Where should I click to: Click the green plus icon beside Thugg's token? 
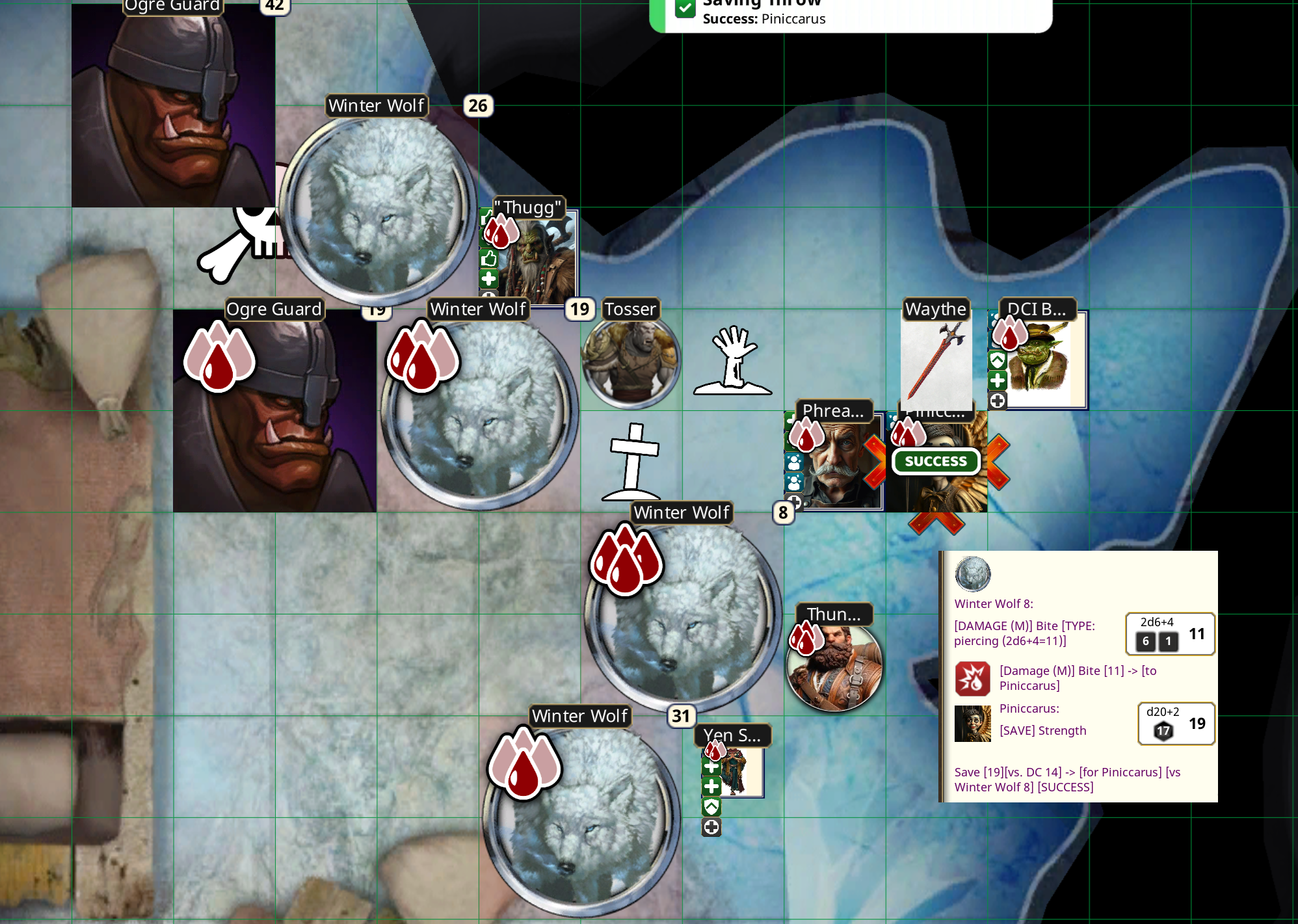click(488, 280)
